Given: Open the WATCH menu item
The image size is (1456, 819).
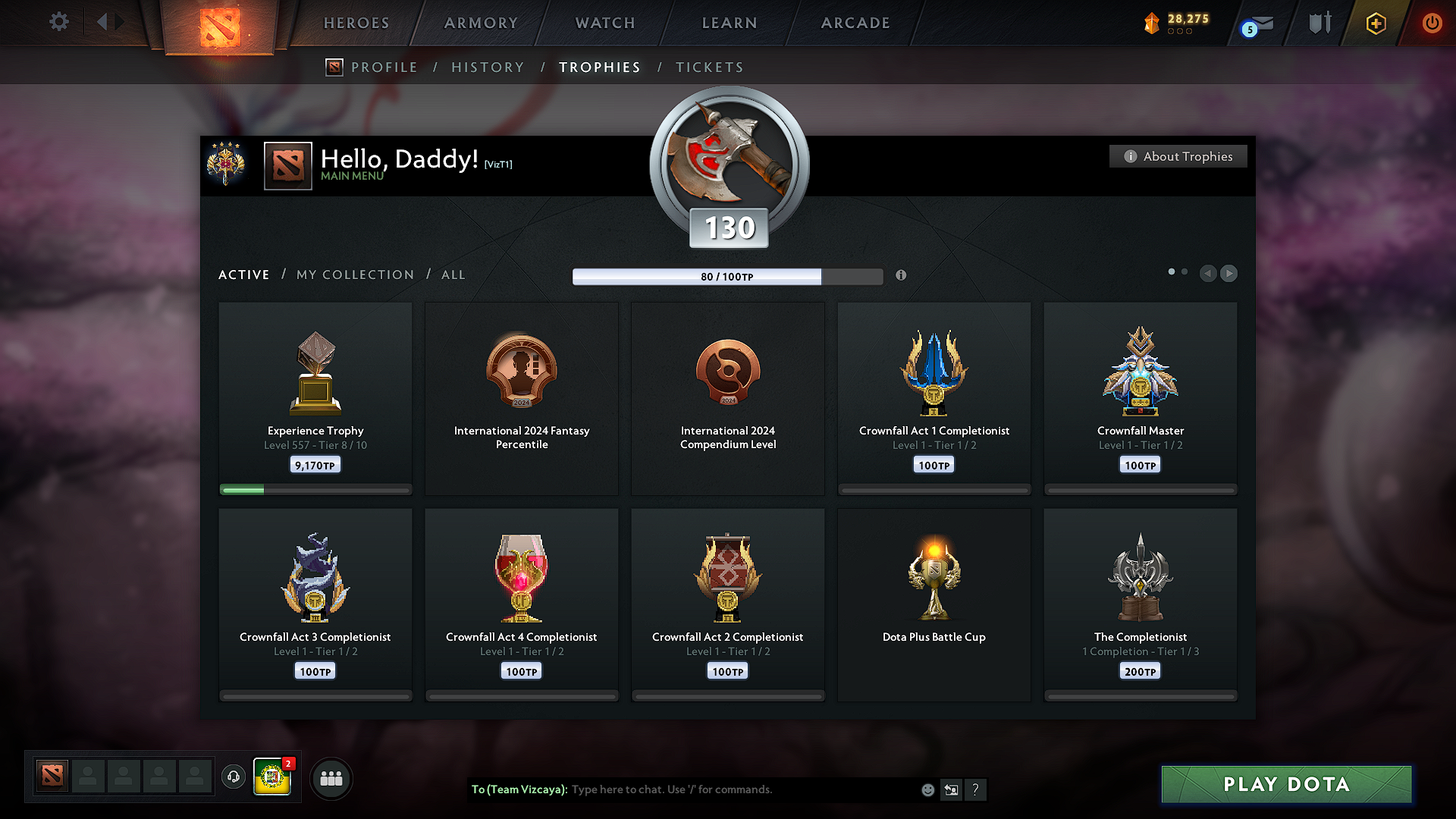Looking at the screenshot, I should [604, 23].
